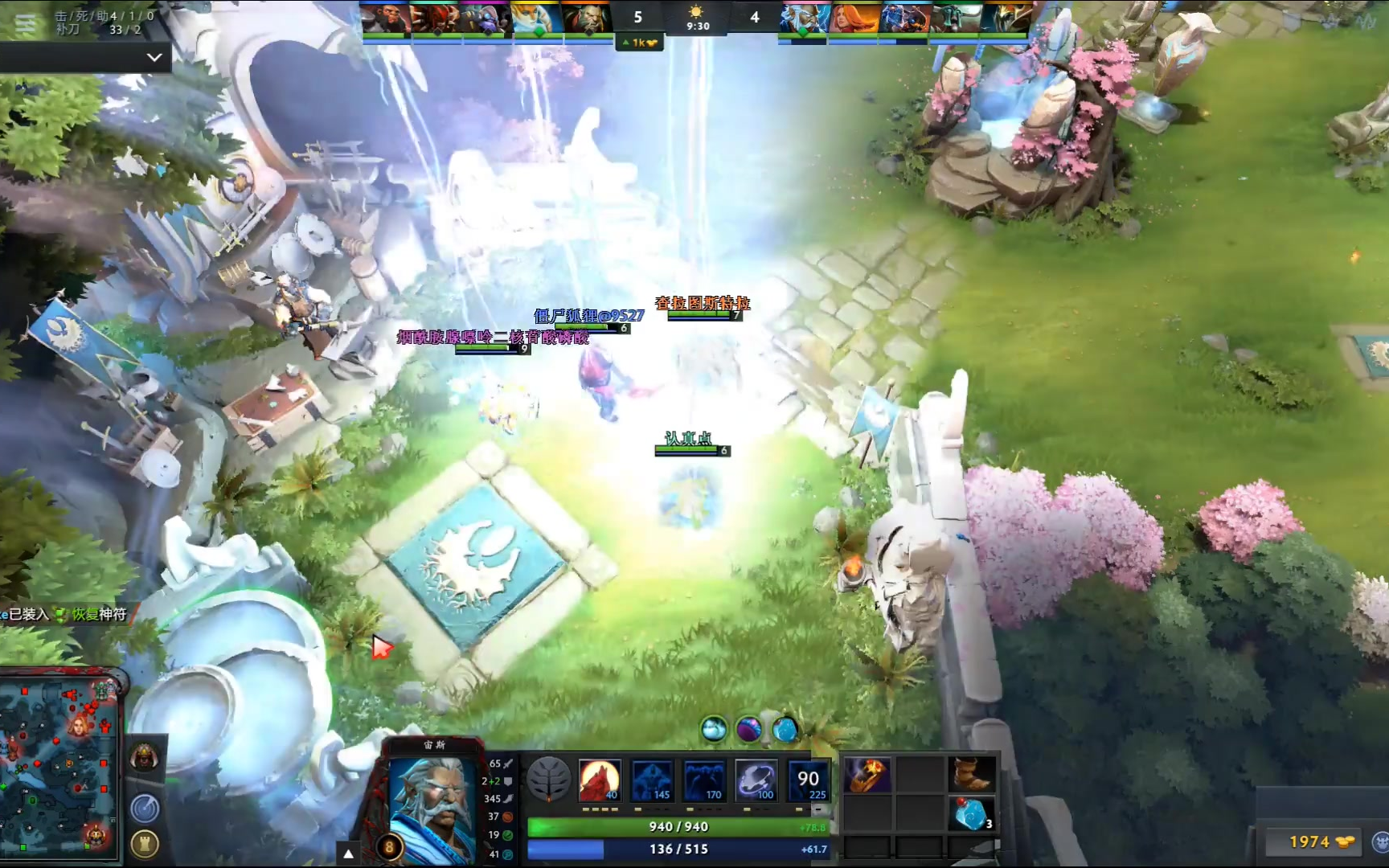Expand the top-left dropdown arrow
Viewport: 1389px width, 868px height.
[154, 58]
